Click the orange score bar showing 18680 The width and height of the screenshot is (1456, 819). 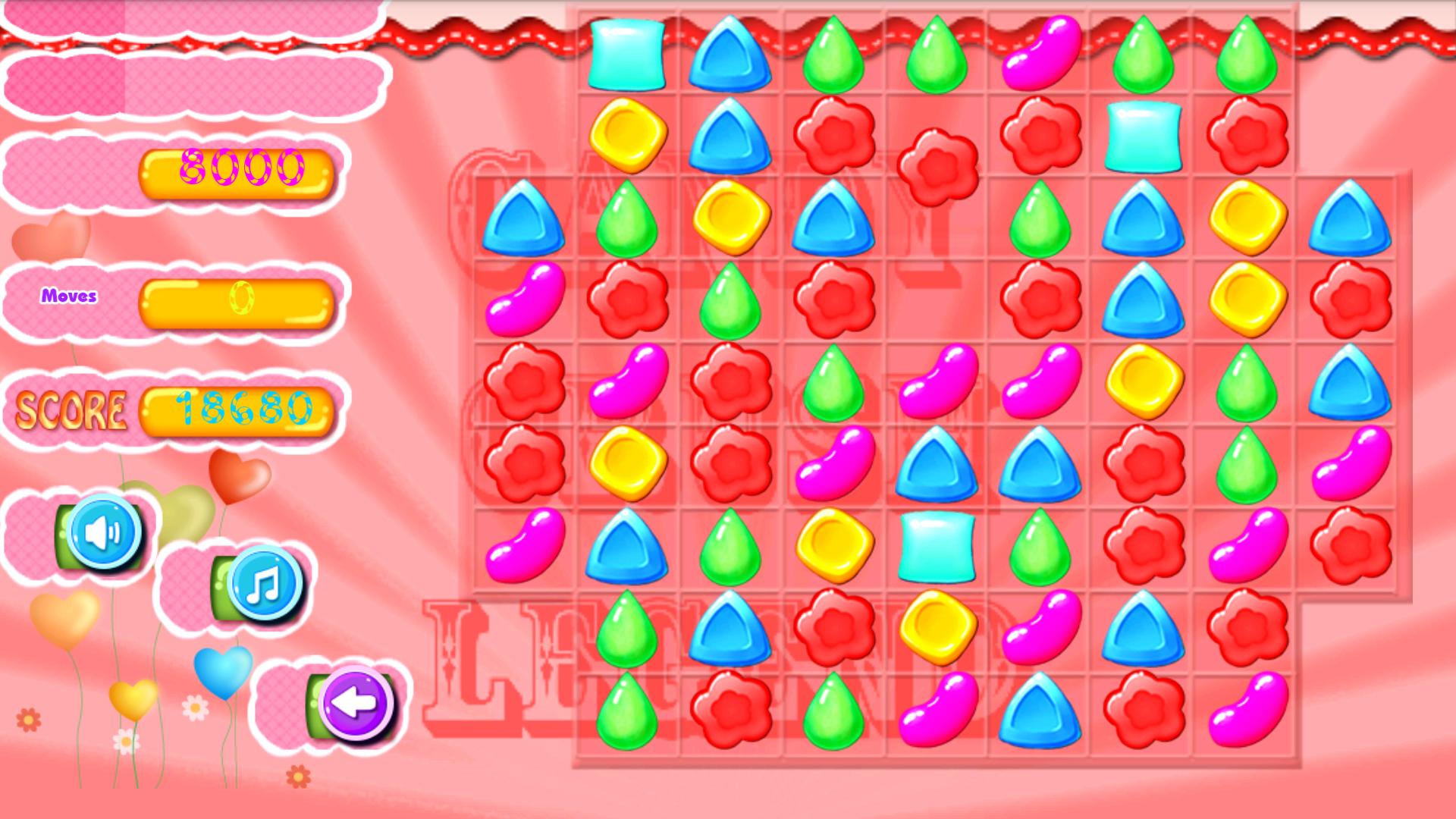pyautogui.click(x=239, y=409)
